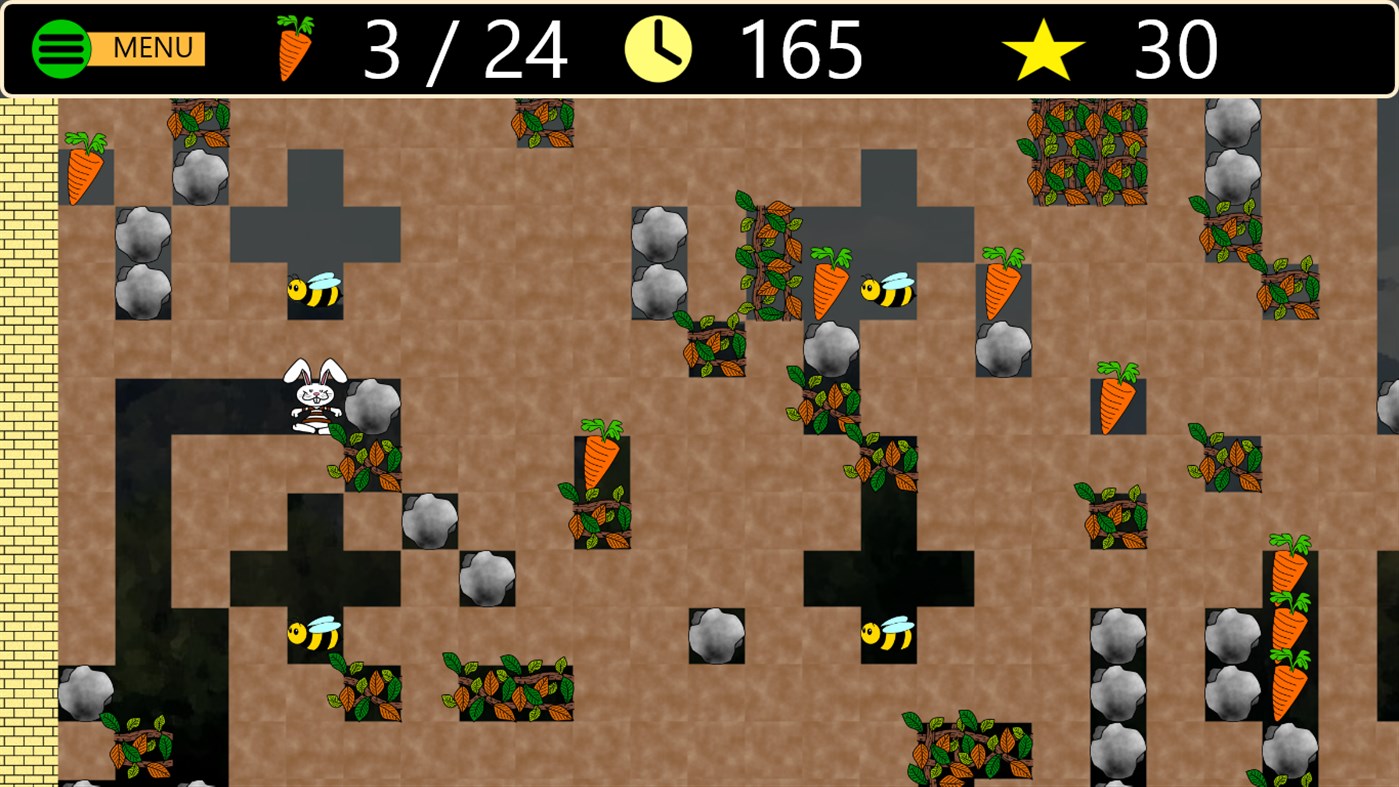Click the round rock in the bottom-center tunnel
This screenshot has width=1399, height=787.
pyautogui.click(x=717, y=633)
